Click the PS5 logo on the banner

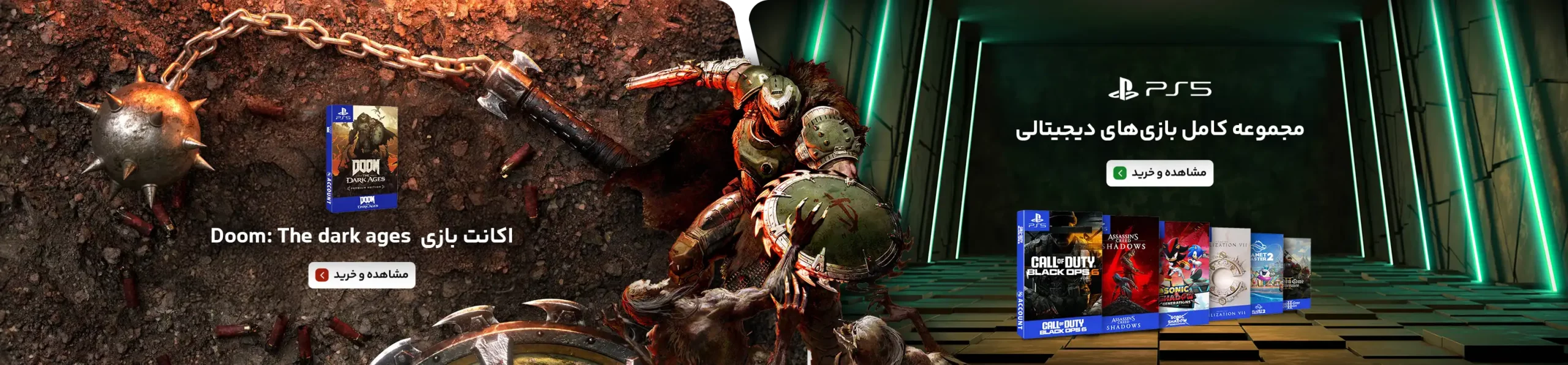tap(1159, 89)
